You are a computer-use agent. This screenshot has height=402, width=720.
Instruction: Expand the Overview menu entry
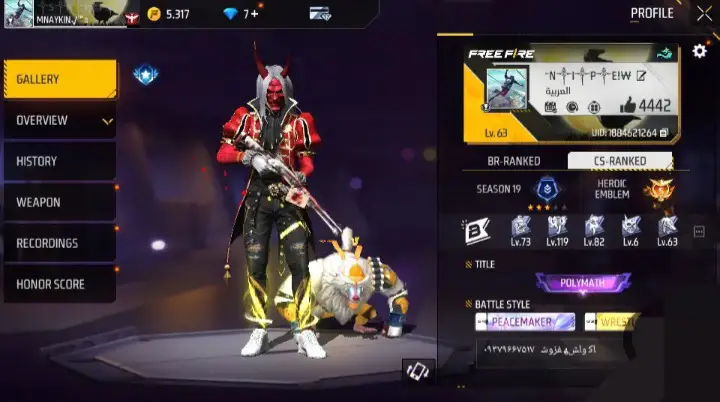60,121
